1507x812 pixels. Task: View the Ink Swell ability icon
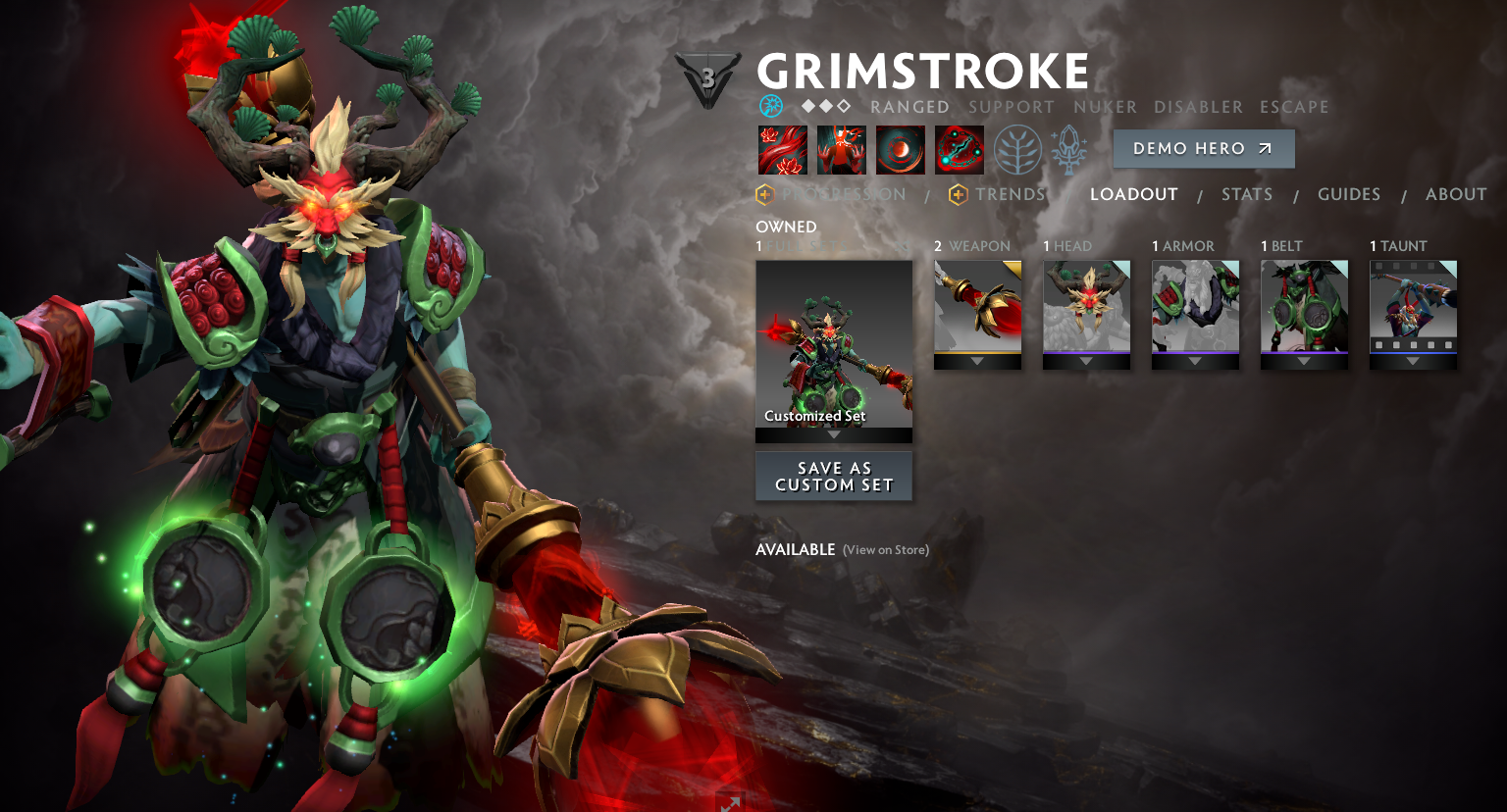pos(901,150)
